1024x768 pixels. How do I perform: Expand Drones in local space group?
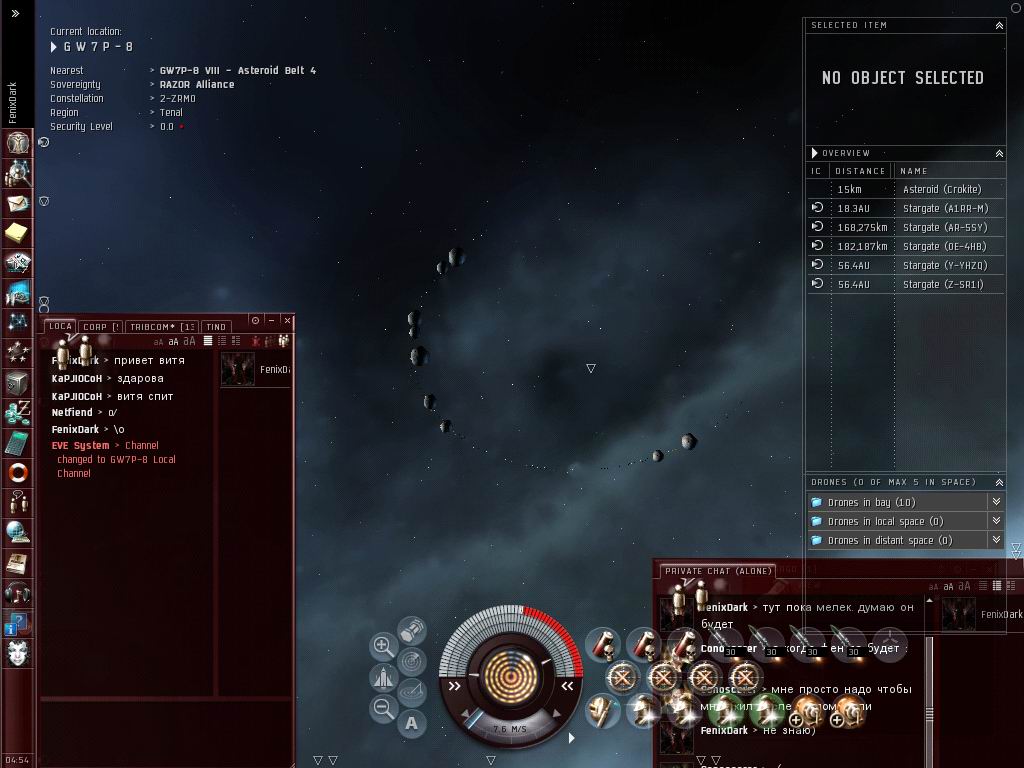pos(996,521)
